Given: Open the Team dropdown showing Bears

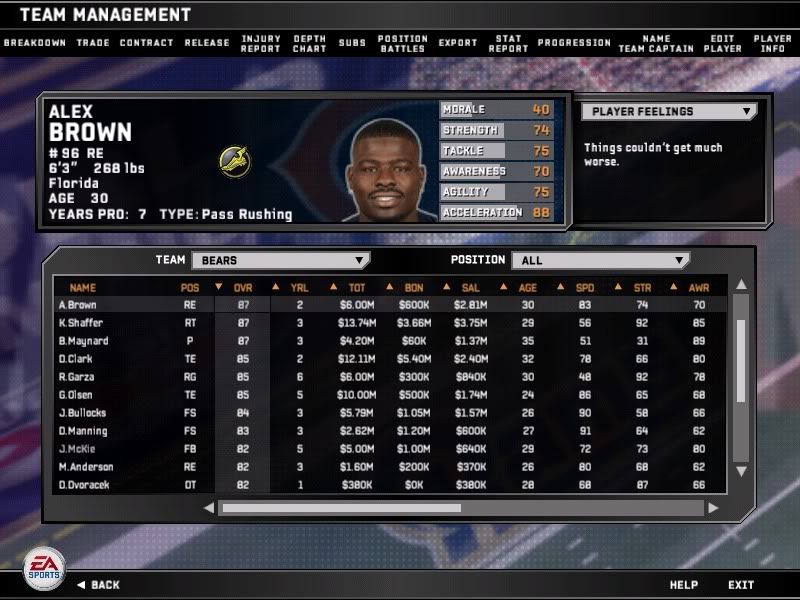Looking at the screenshot, I should [x=280, y=260].
